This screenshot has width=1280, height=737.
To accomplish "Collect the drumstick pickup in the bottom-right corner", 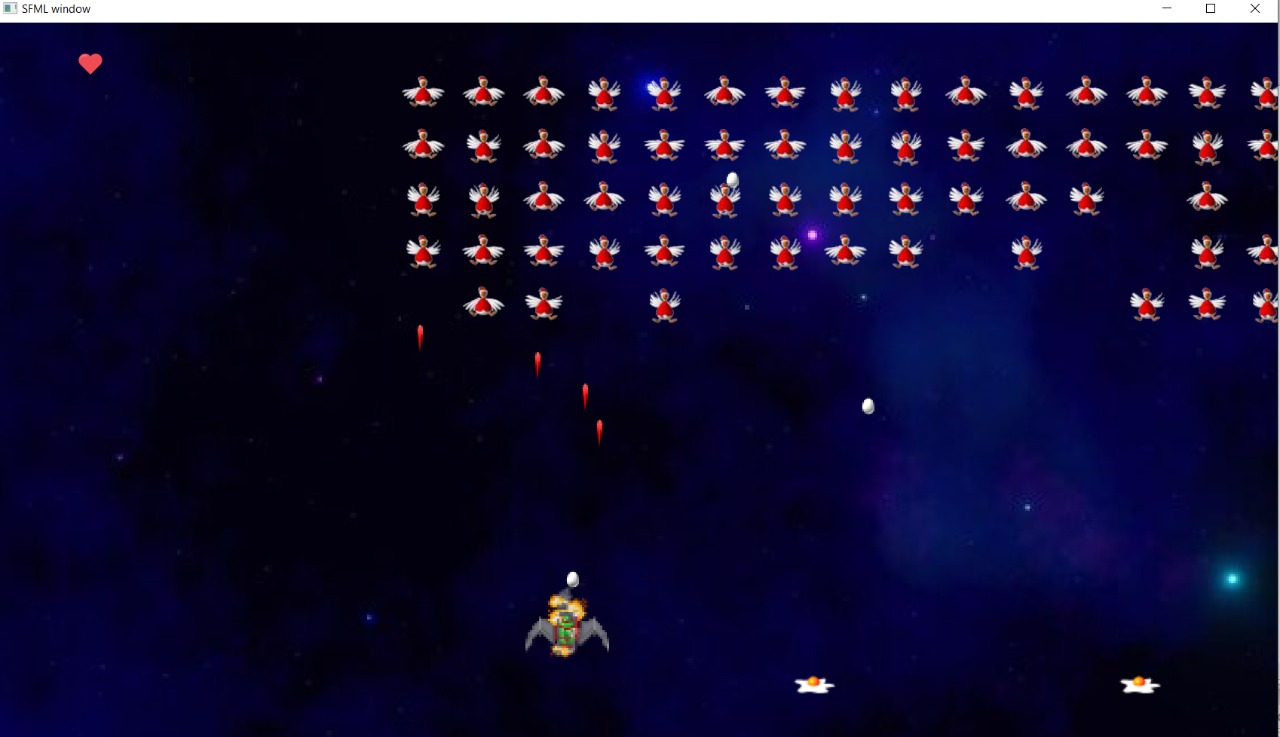I will [1138, 683].
